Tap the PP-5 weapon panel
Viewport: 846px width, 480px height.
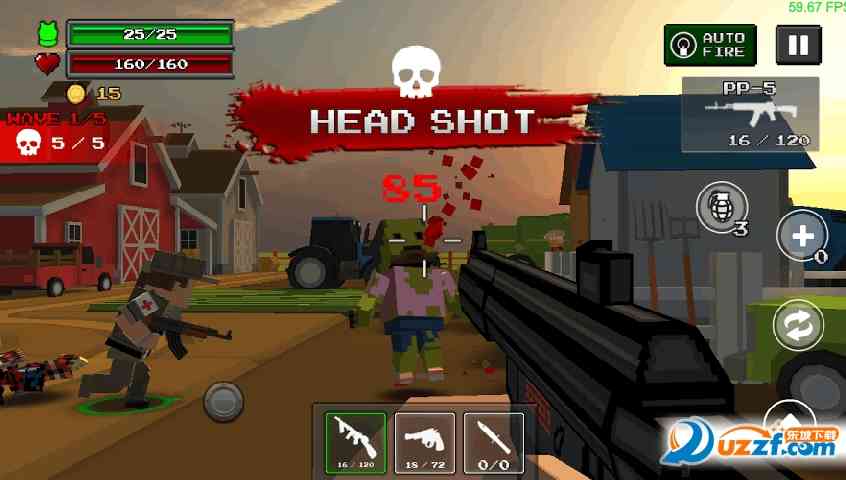(x=750, y=114)
